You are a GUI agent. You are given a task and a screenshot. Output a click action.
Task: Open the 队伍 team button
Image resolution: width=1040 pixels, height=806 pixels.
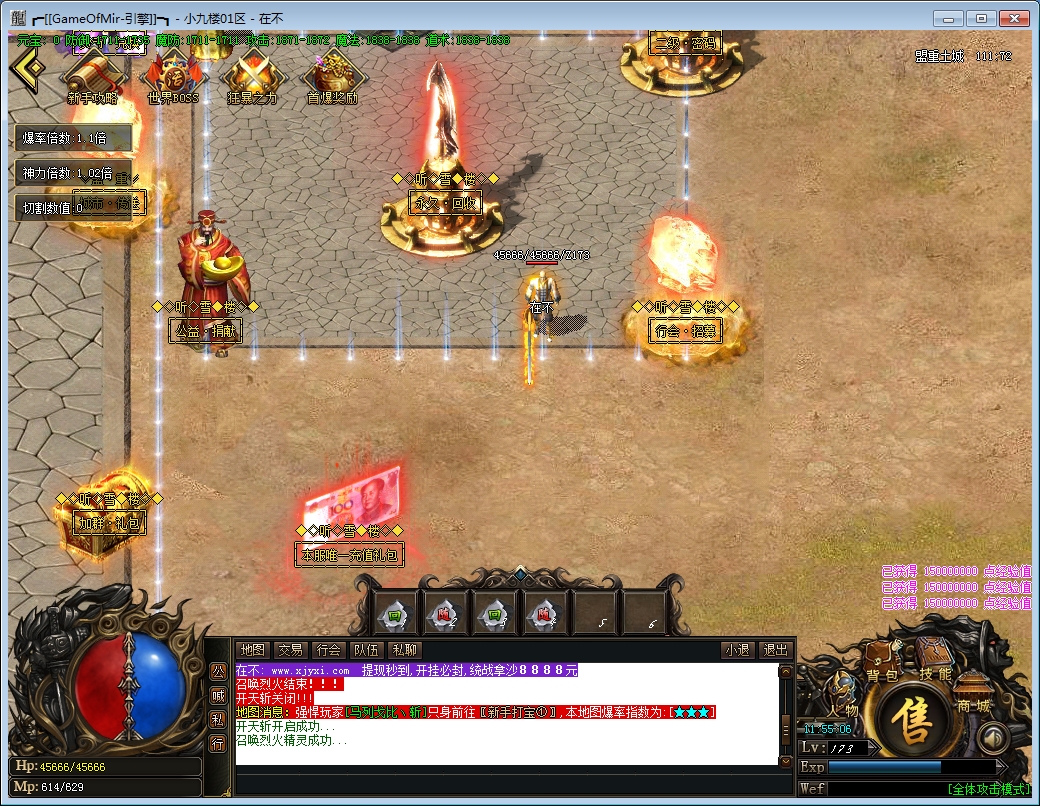pyautogui.click(x=365, y=650)
